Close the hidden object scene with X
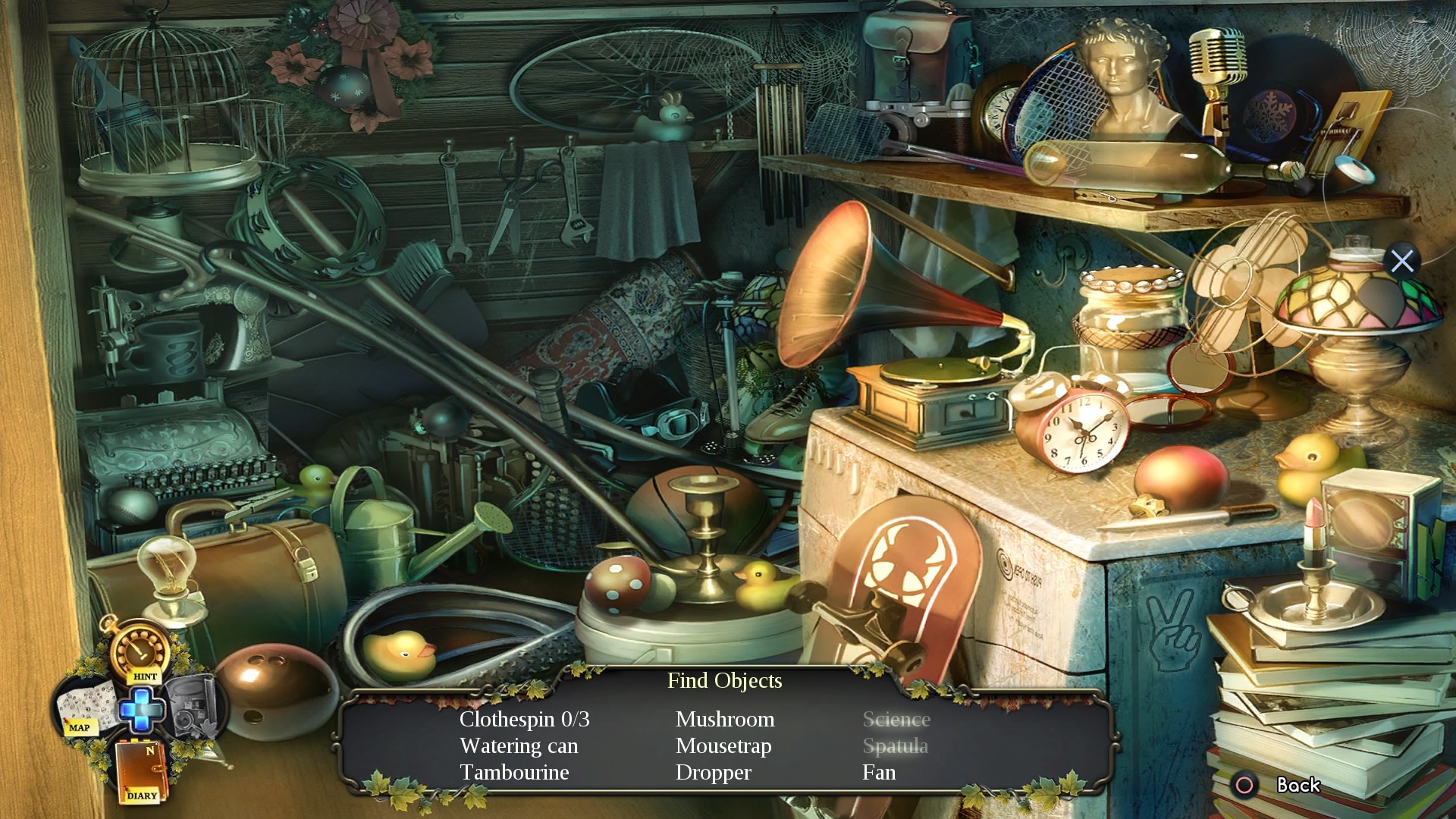1456x819 pixels. (x=1402, y=261)
